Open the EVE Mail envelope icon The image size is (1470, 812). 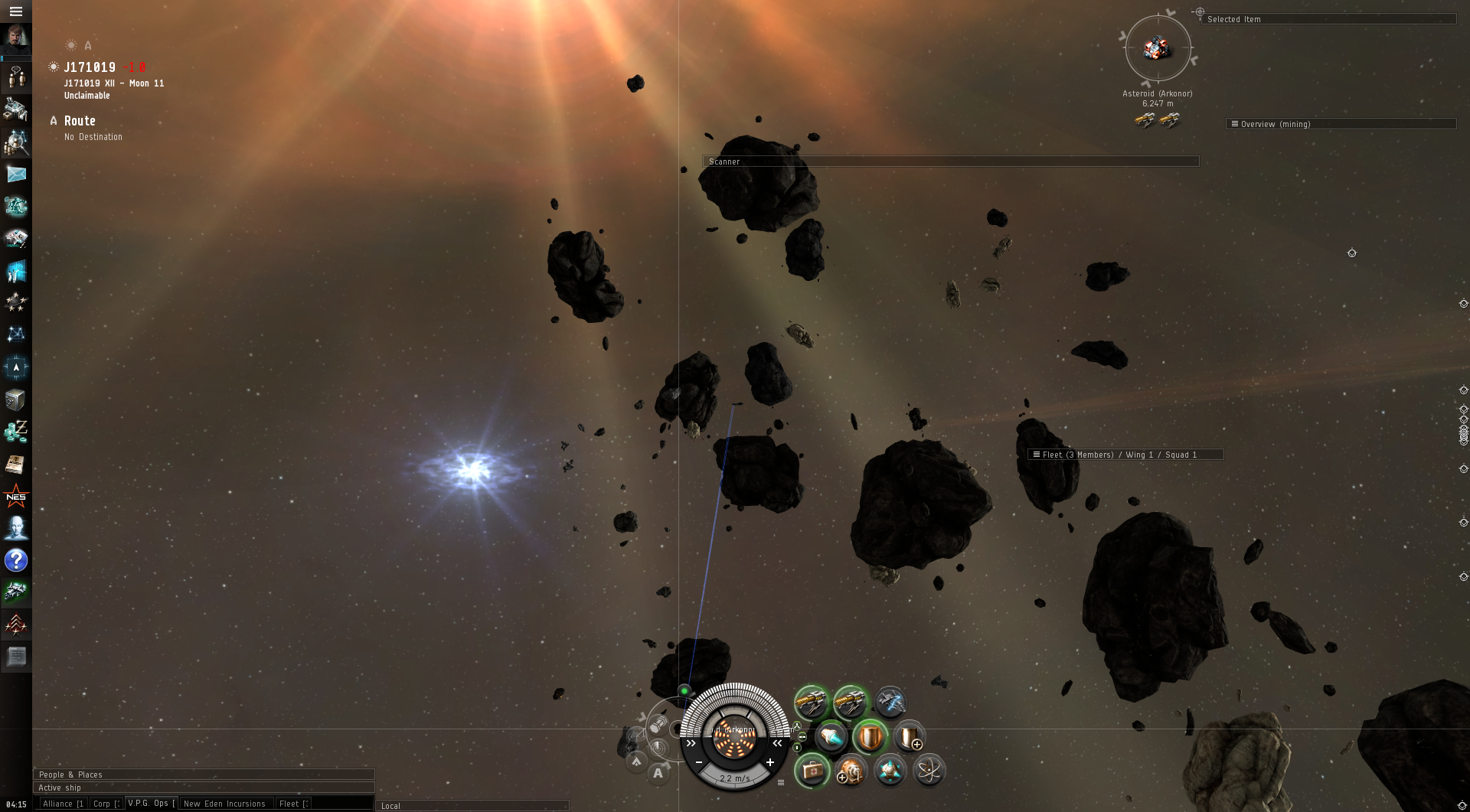[x=16, y=174]
